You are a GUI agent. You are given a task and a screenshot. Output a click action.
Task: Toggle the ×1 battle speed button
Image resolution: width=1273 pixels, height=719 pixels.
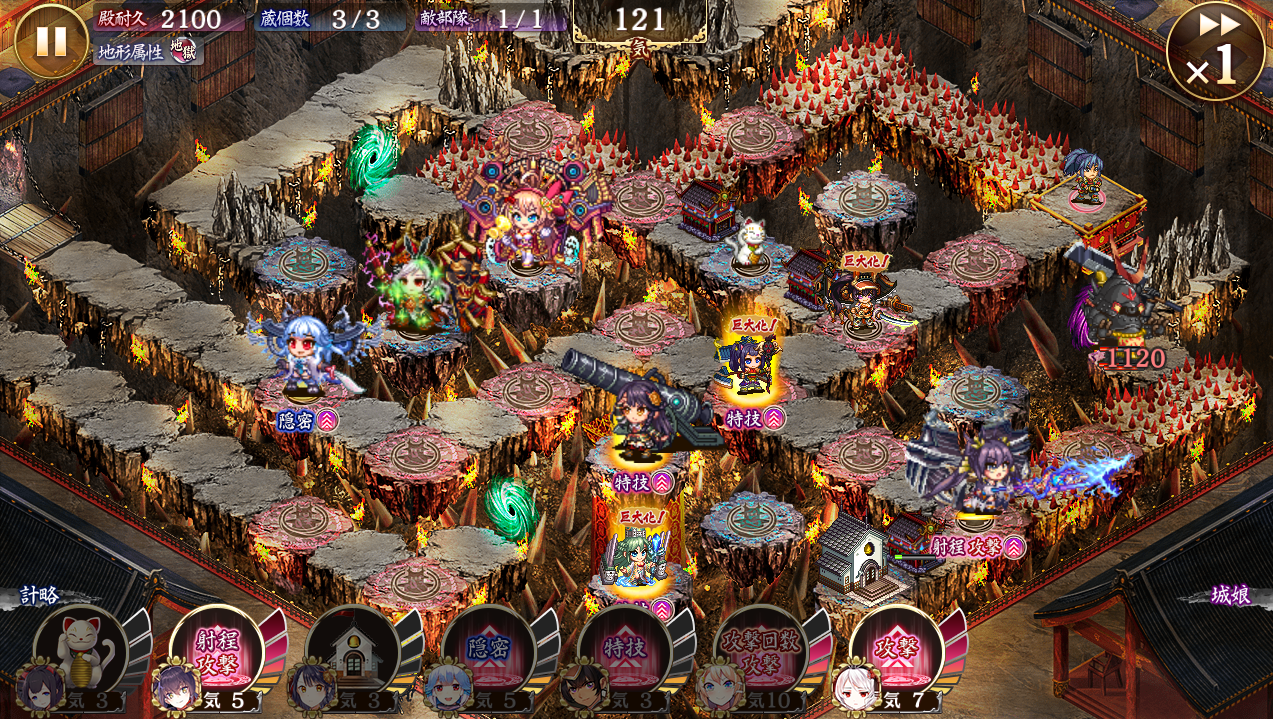pos(1214,51)
